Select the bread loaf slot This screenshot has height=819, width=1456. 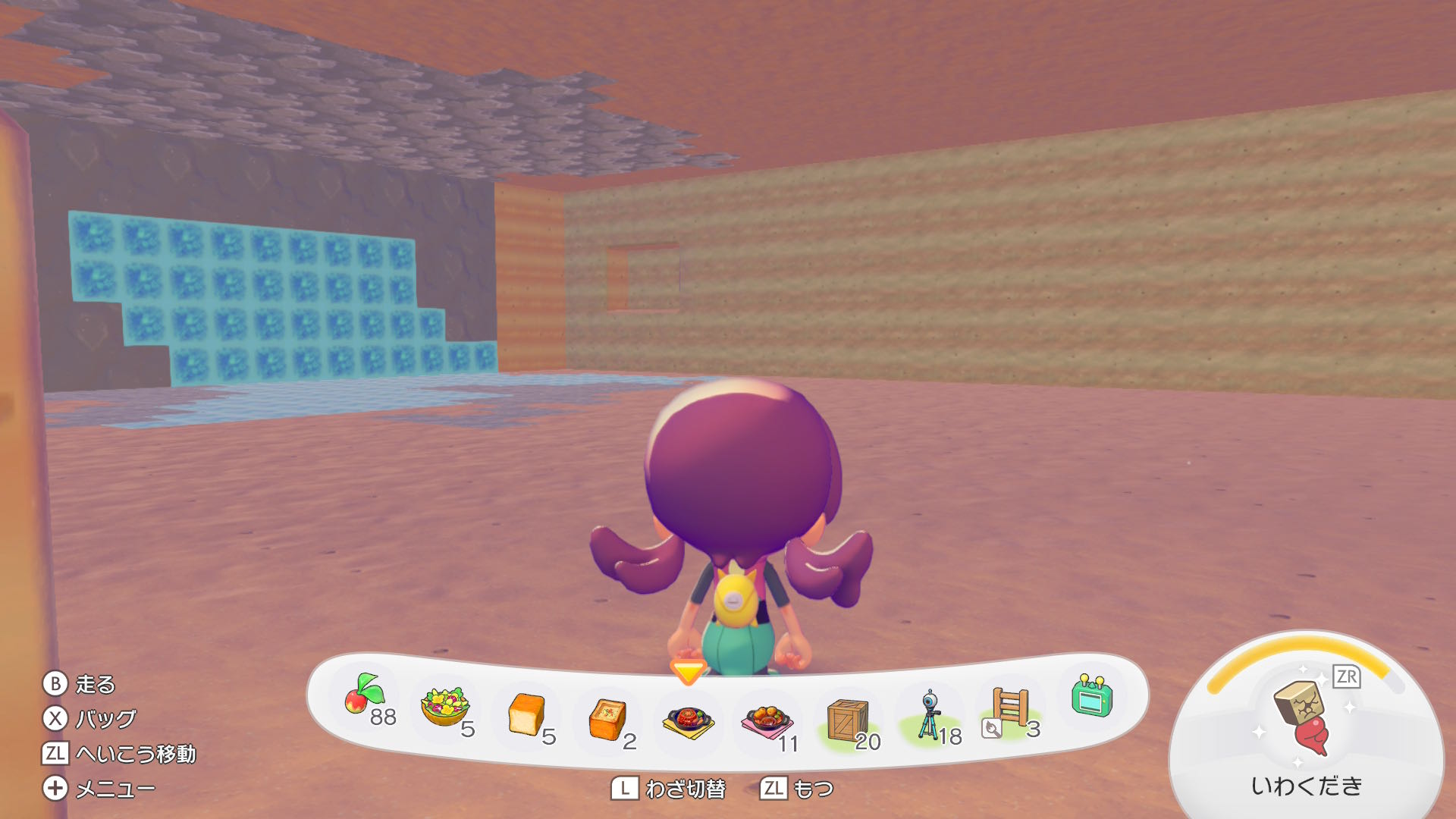pyautogui.click(x=526, y=714)
